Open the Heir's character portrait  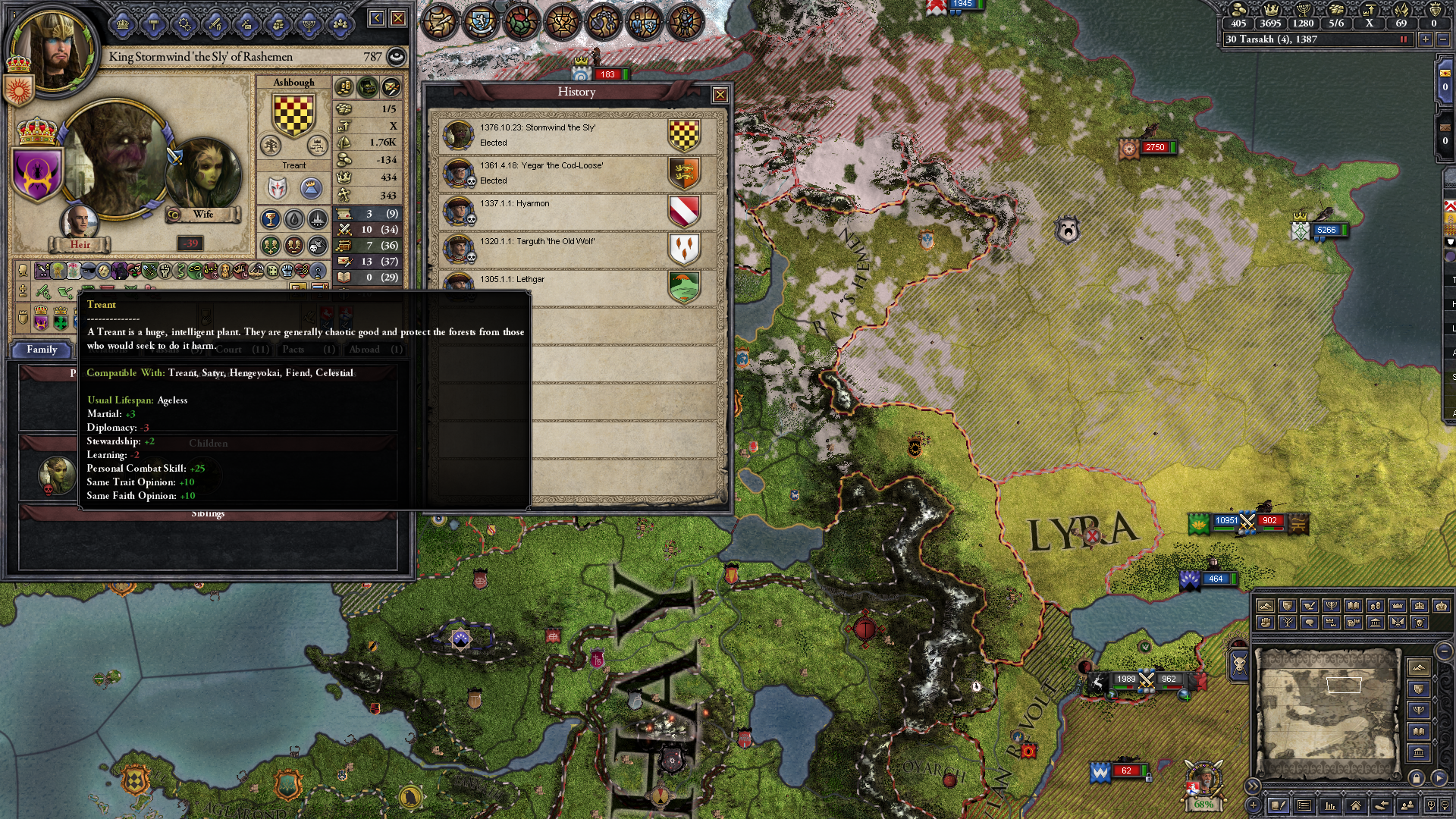[79, 224]
